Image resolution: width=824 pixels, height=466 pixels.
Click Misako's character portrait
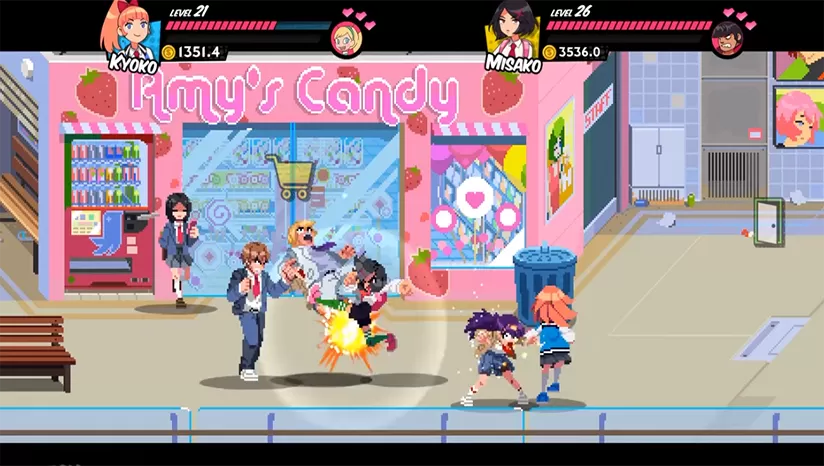[514, 29]
